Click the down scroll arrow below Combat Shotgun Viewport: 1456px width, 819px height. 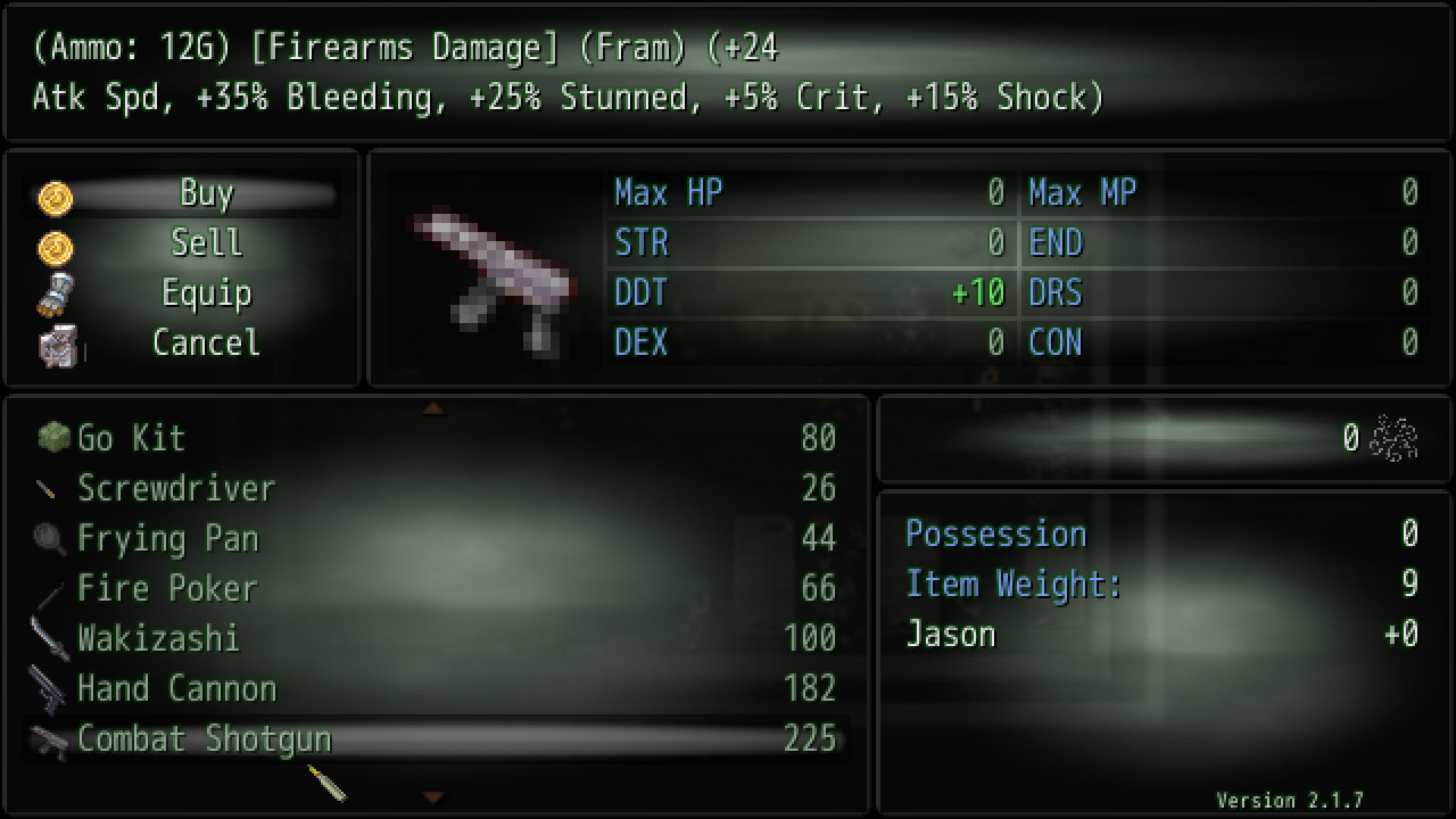point(434,798)
